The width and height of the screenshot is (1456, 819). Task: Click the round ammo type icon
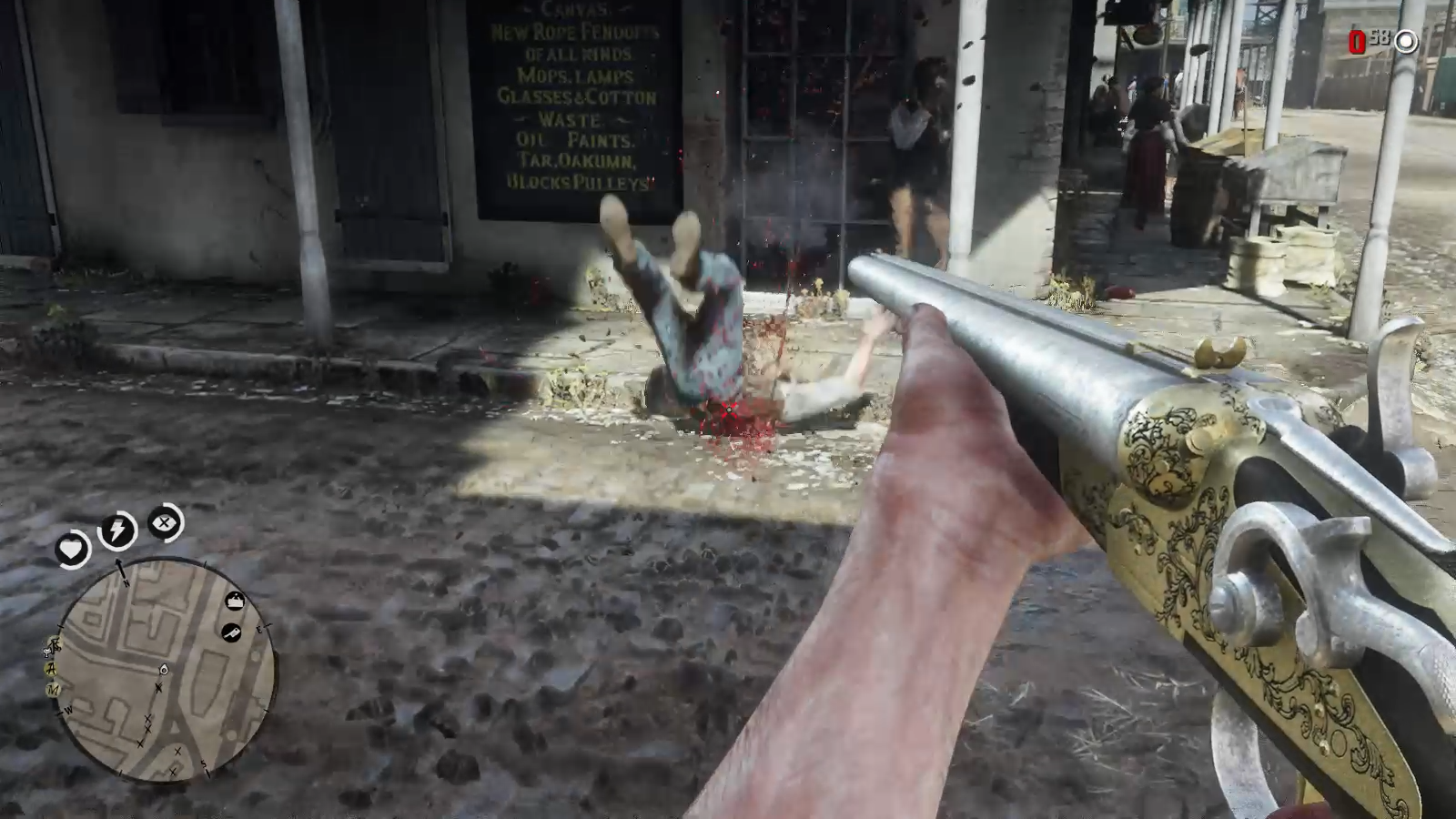[1406, 41]
